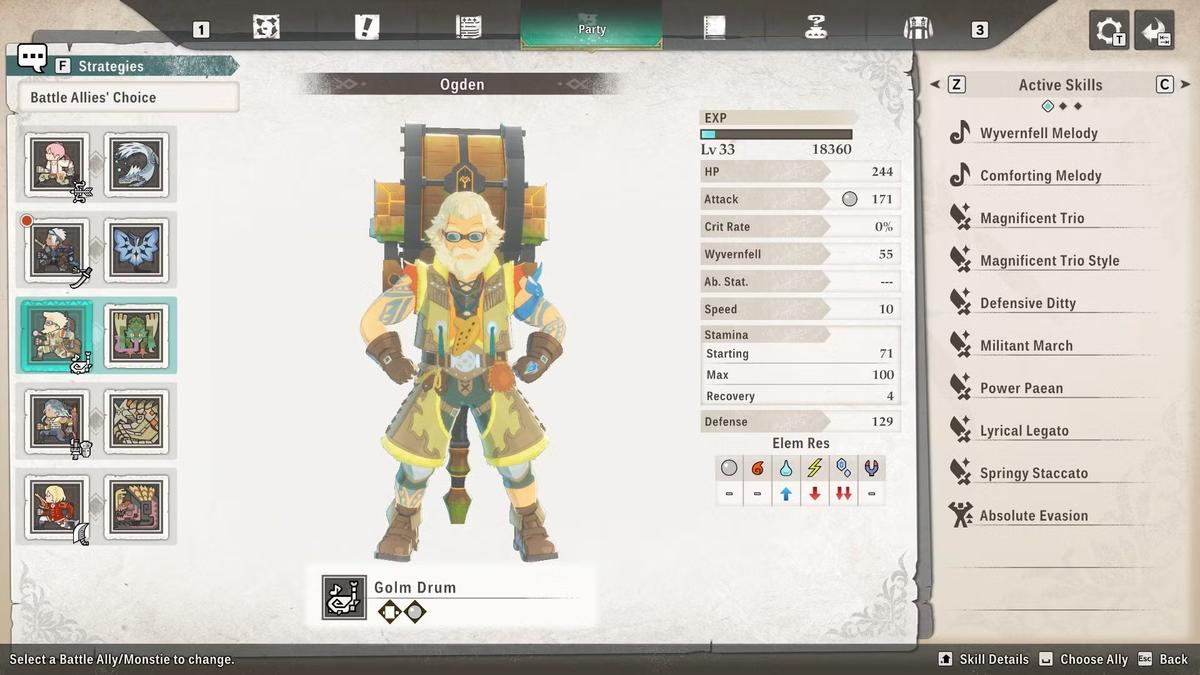Click the return arrow button
This screenshot has height=675, width=1200.
pyautogui.click(x=1157, y=30)
